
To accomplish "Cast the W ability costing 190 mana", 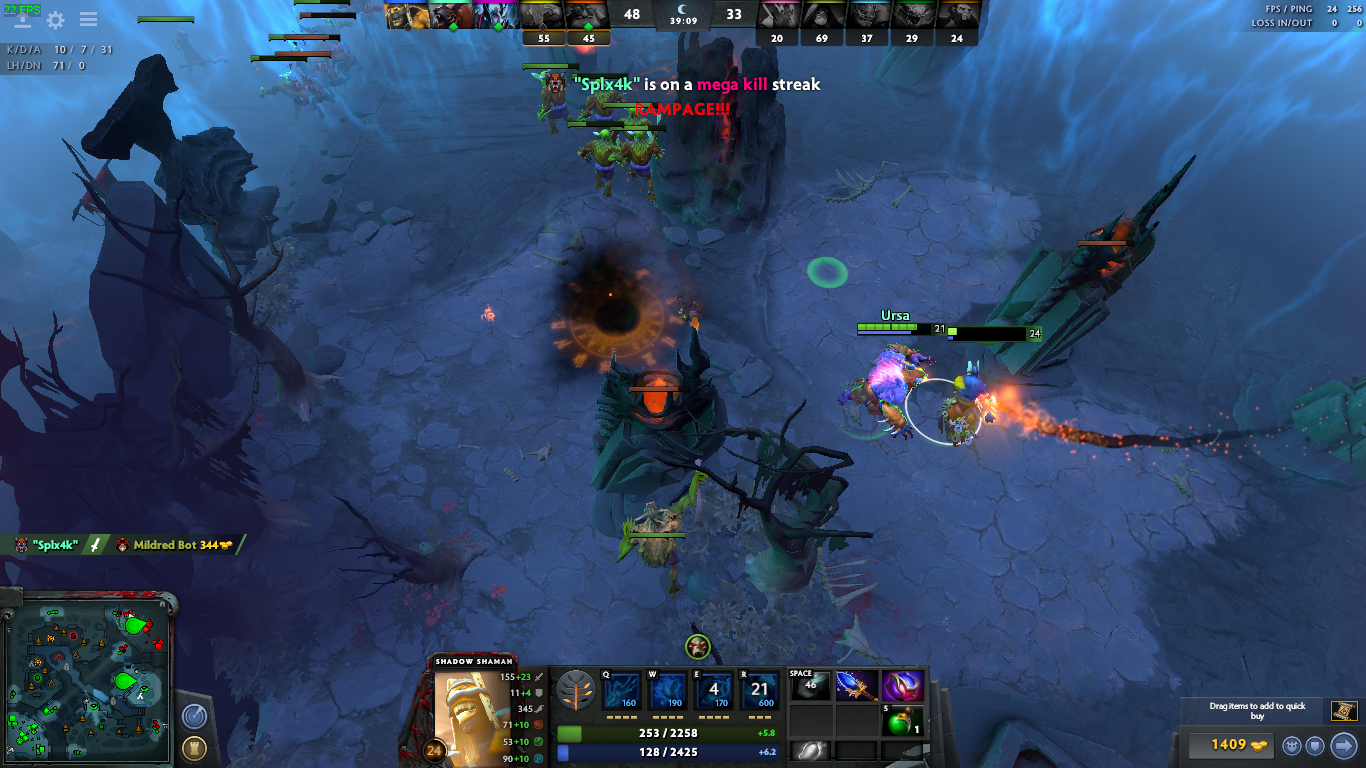I will click(667, 690).
